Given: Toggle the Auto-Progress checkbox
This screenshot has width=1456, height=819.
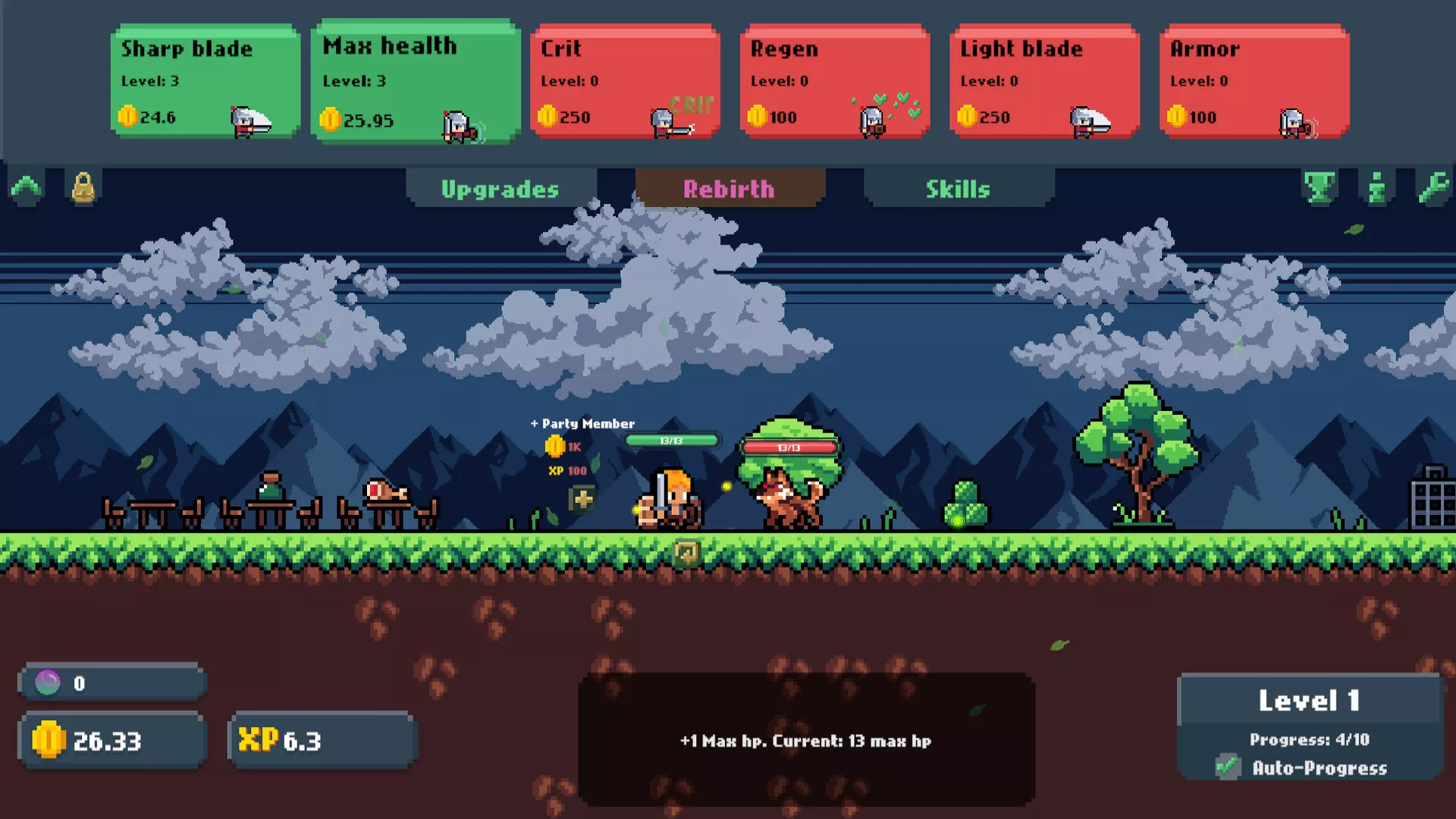Looking at the screenshot, I should (x=1228, y=767).
